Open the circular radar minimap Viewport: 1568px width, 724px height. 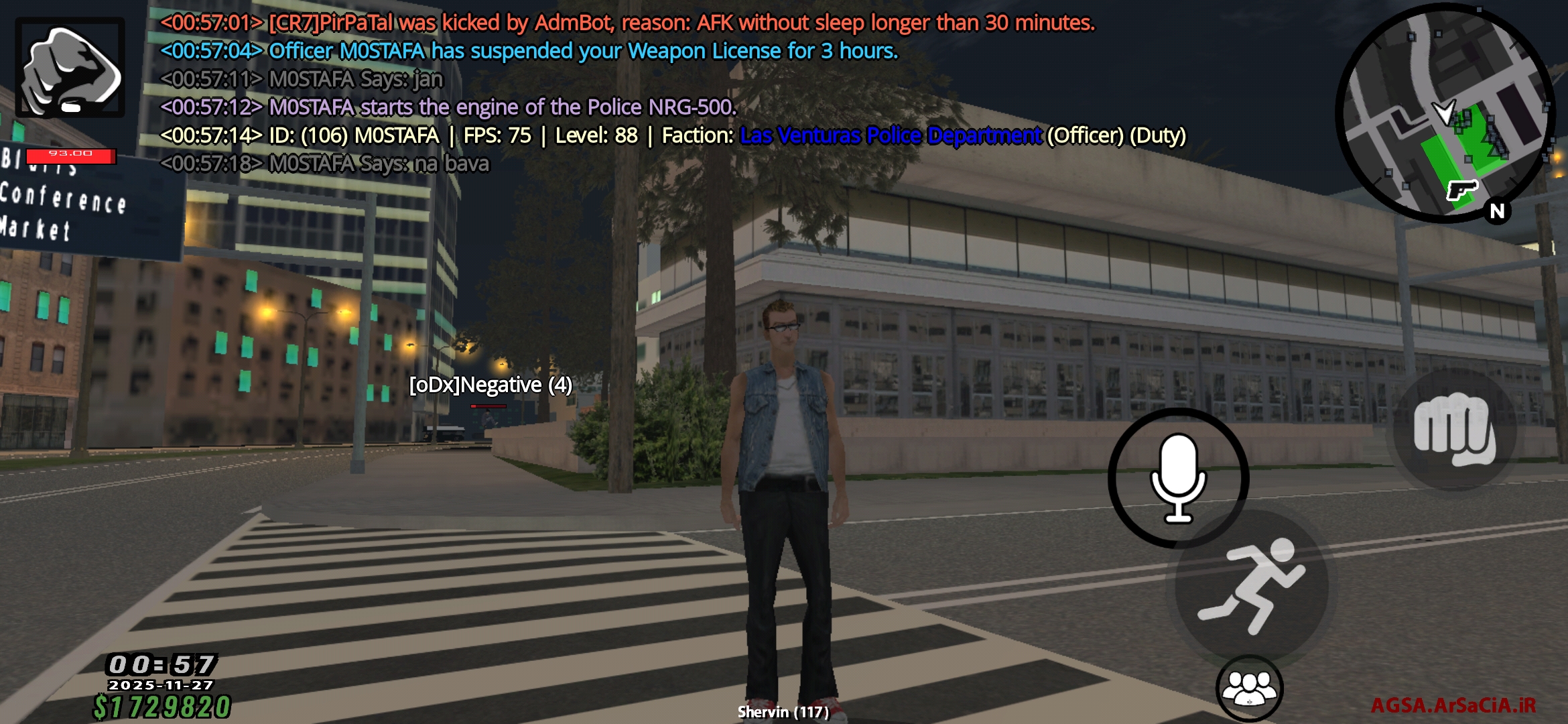1445,113
